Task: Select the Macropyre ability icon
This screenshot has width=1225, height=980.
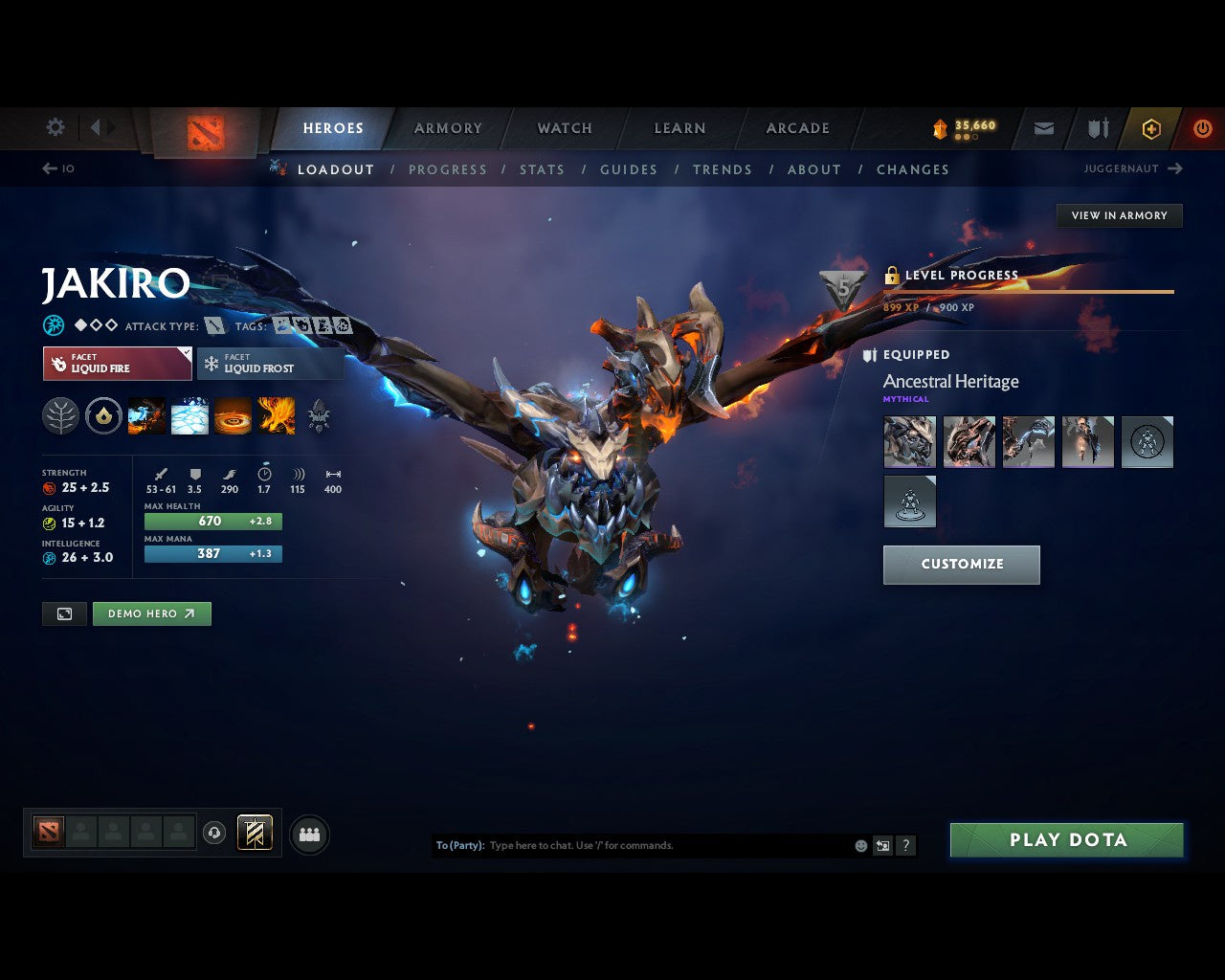Action: pos(277,415)
